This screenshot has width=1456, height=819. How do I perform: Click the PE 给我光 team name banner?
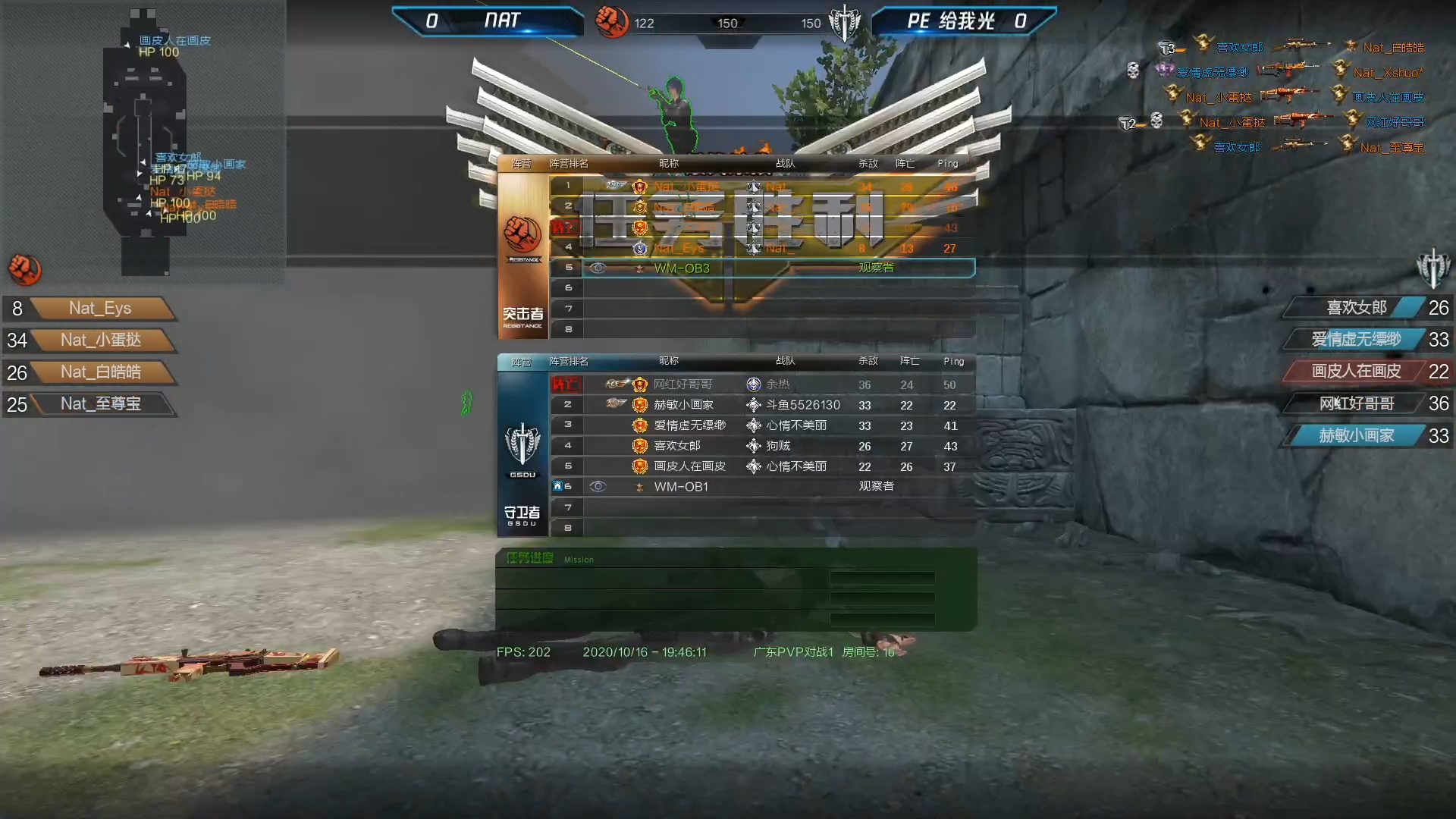tap(951, 21)
